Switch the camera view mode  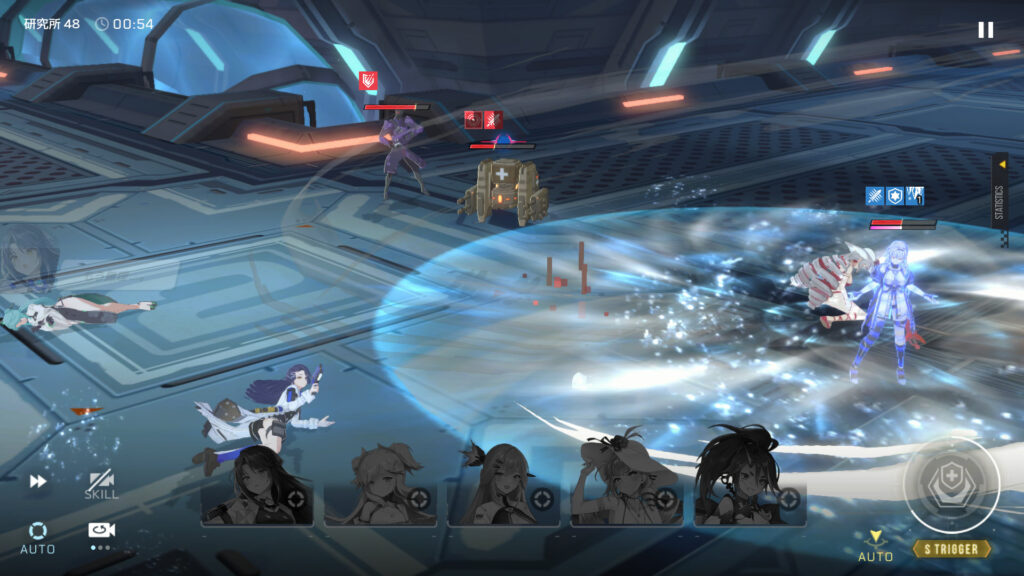[100, 534]
